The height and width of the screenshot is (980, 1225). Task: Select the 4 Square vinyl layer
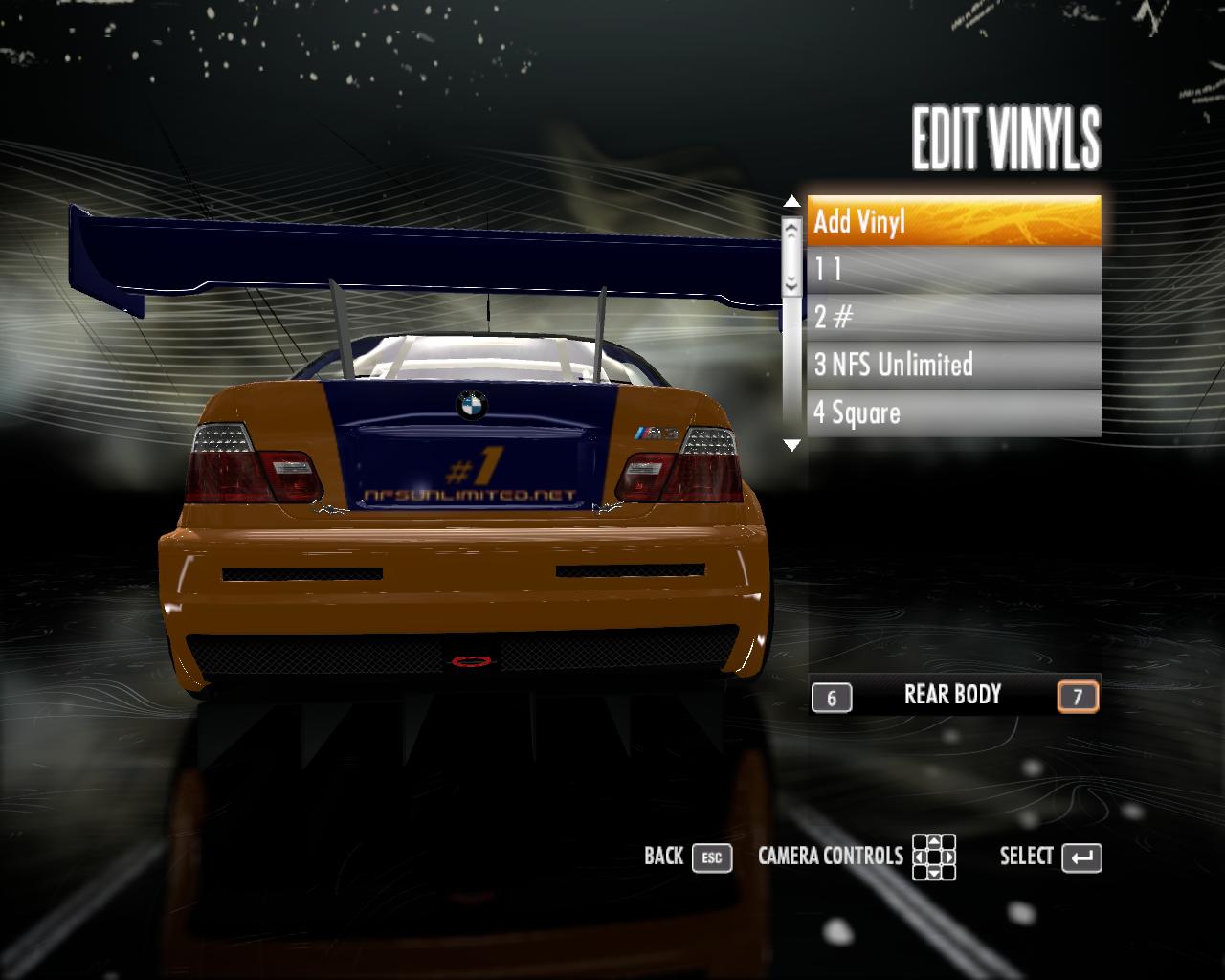point(953,413)
